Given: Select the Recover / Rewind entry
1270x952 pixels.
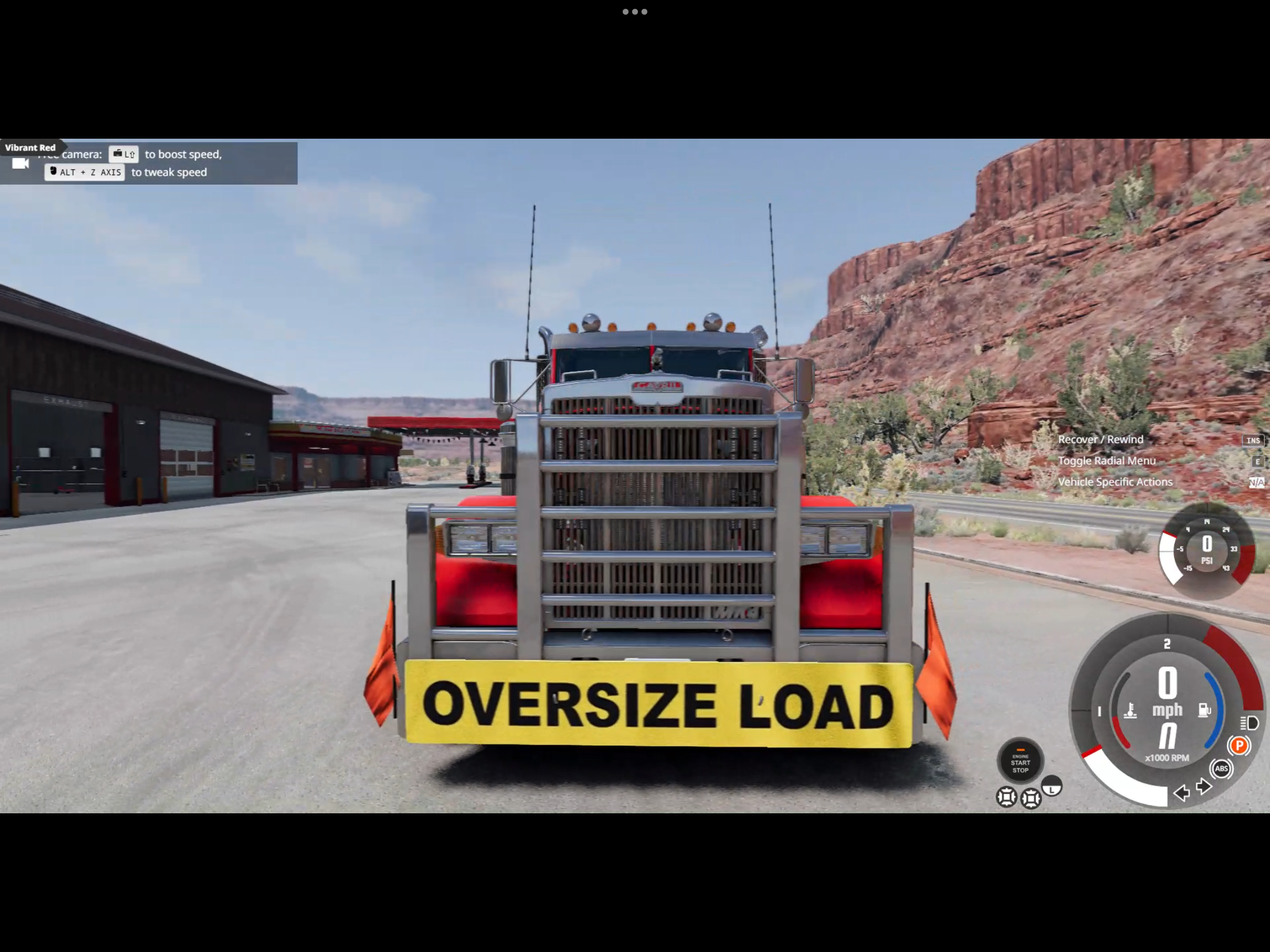Looking at the screenshot, I should click(1101, 440).
